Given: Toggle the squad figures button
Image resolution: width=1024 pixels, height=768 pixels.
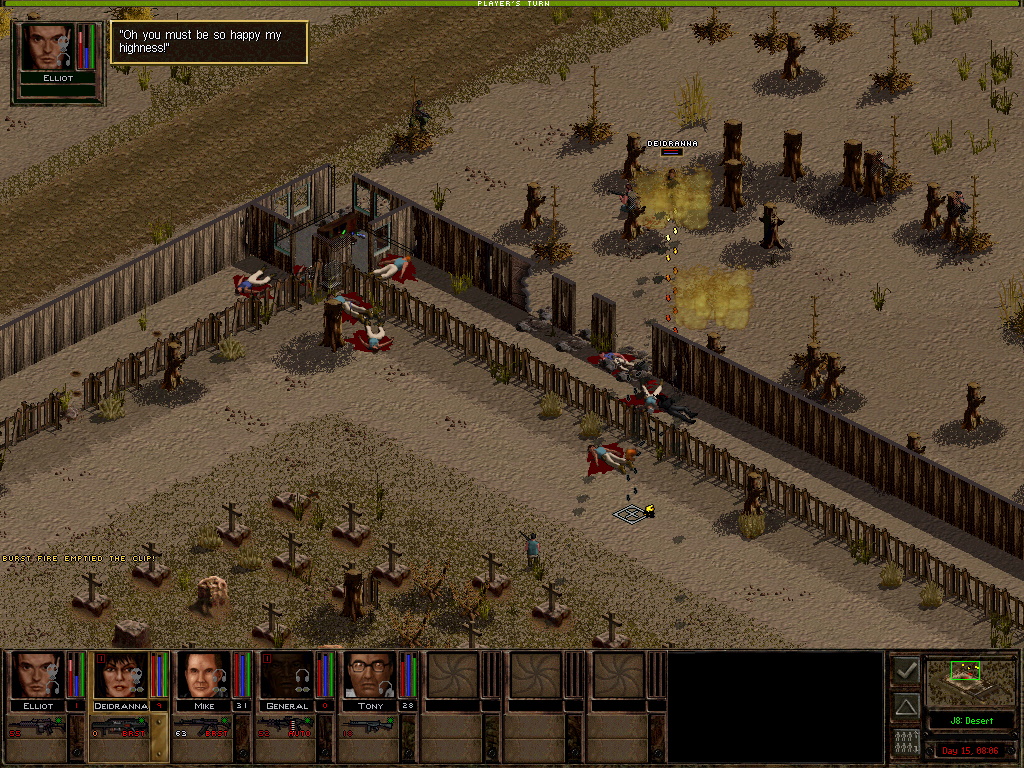Looking at the screenshot, I should pyautogui.click(x=906, y=743).
